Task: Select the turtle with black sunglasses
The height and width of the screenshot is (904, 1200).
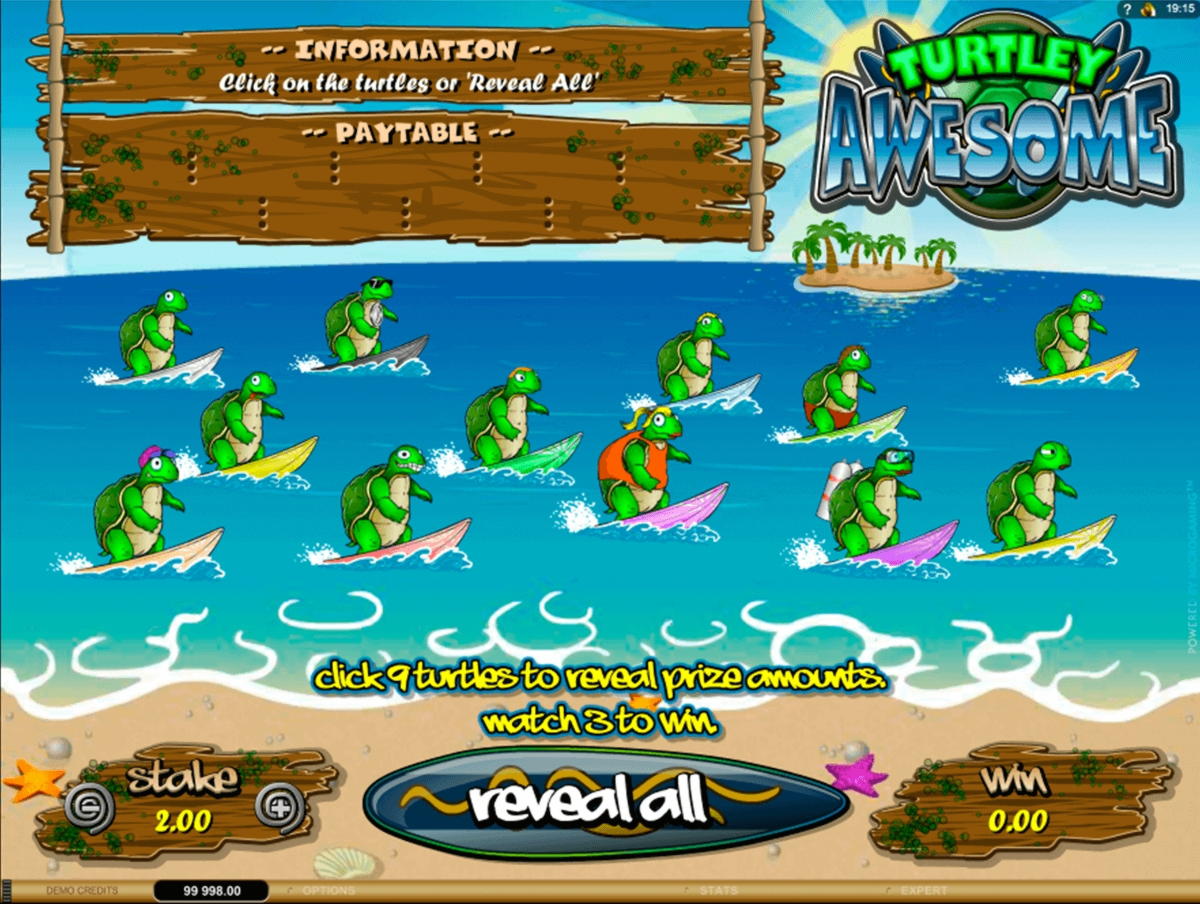Action: [x=362, y=322]
